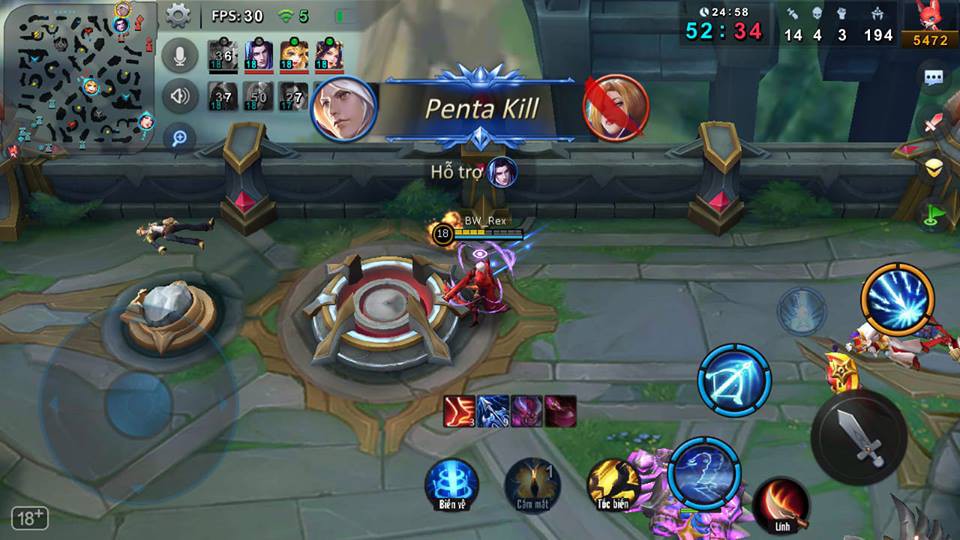Send the yellow retreat signal
The width and height of the screenshot is (960, 540).
click(x=934, y=167)
